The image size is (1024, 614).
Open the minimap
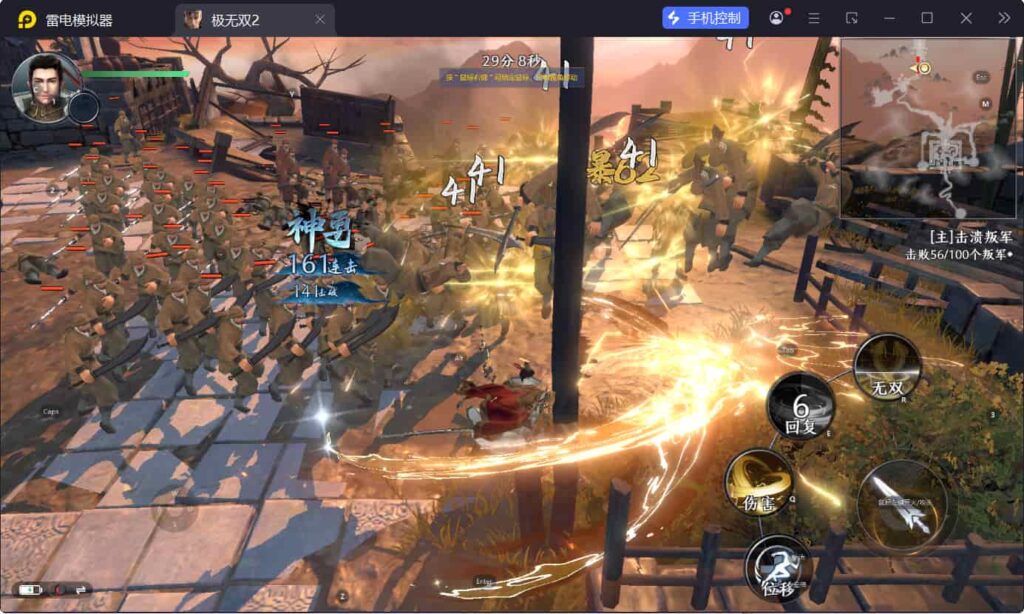[x=929, y=130]
